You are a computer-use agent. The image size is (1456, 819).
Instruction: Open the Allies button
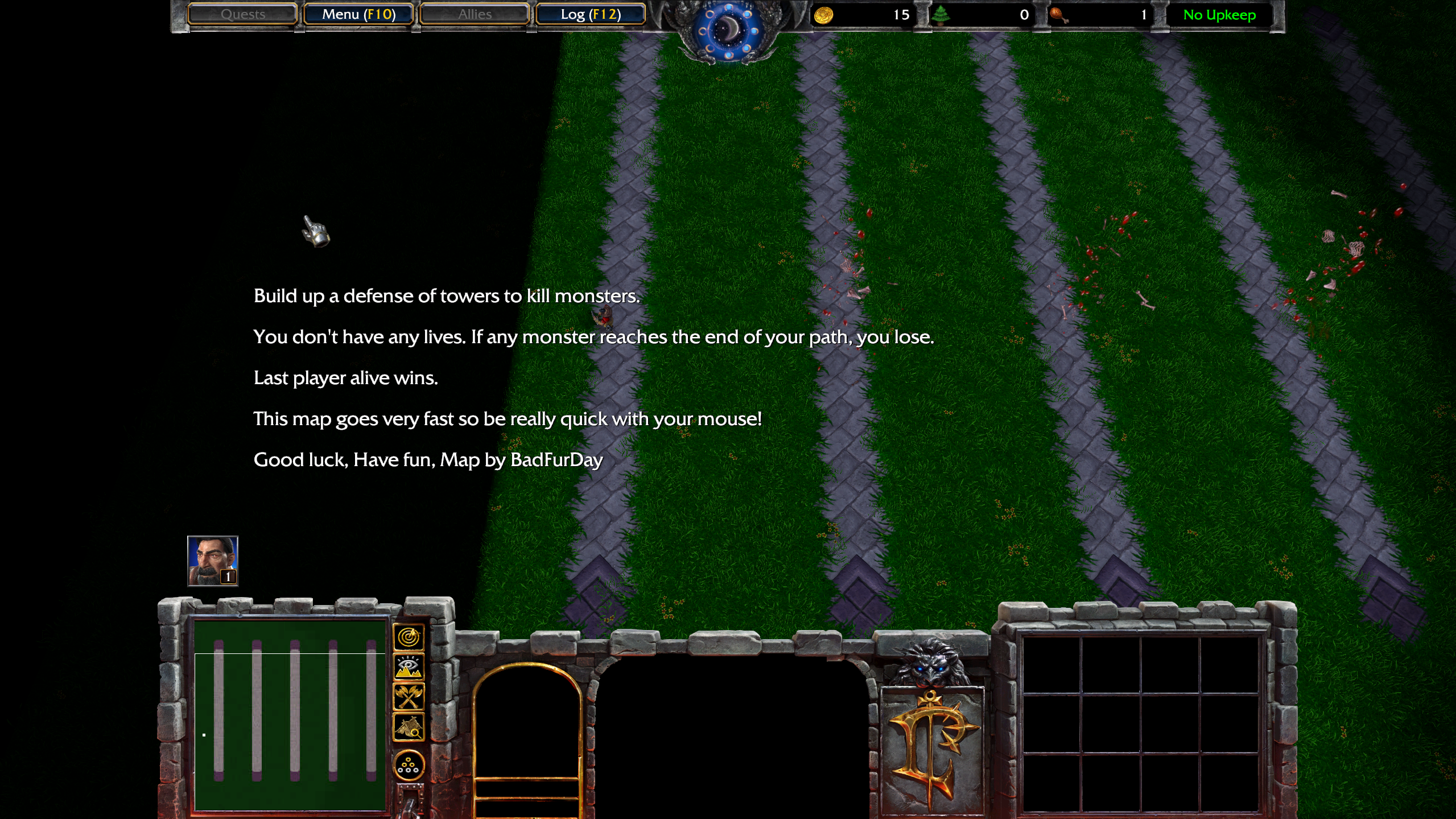pos(475,14)
